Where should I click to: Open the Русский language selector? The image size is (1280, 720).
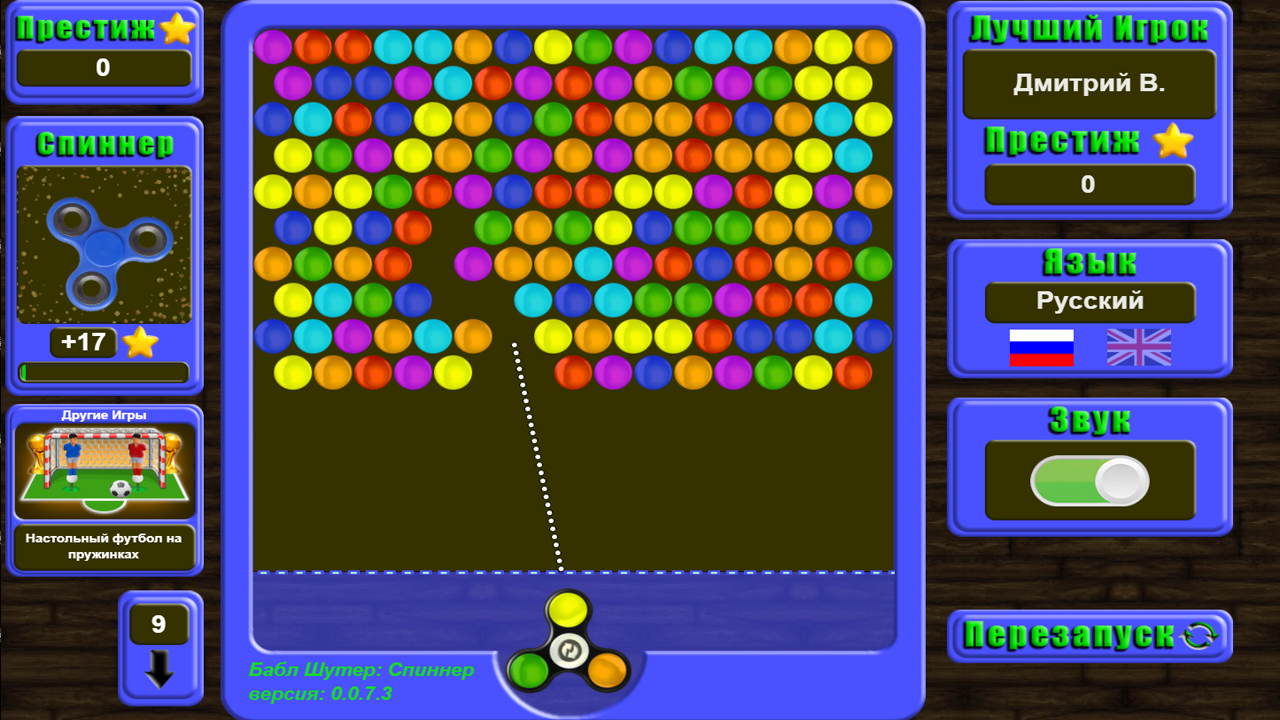coord(1089,303)
